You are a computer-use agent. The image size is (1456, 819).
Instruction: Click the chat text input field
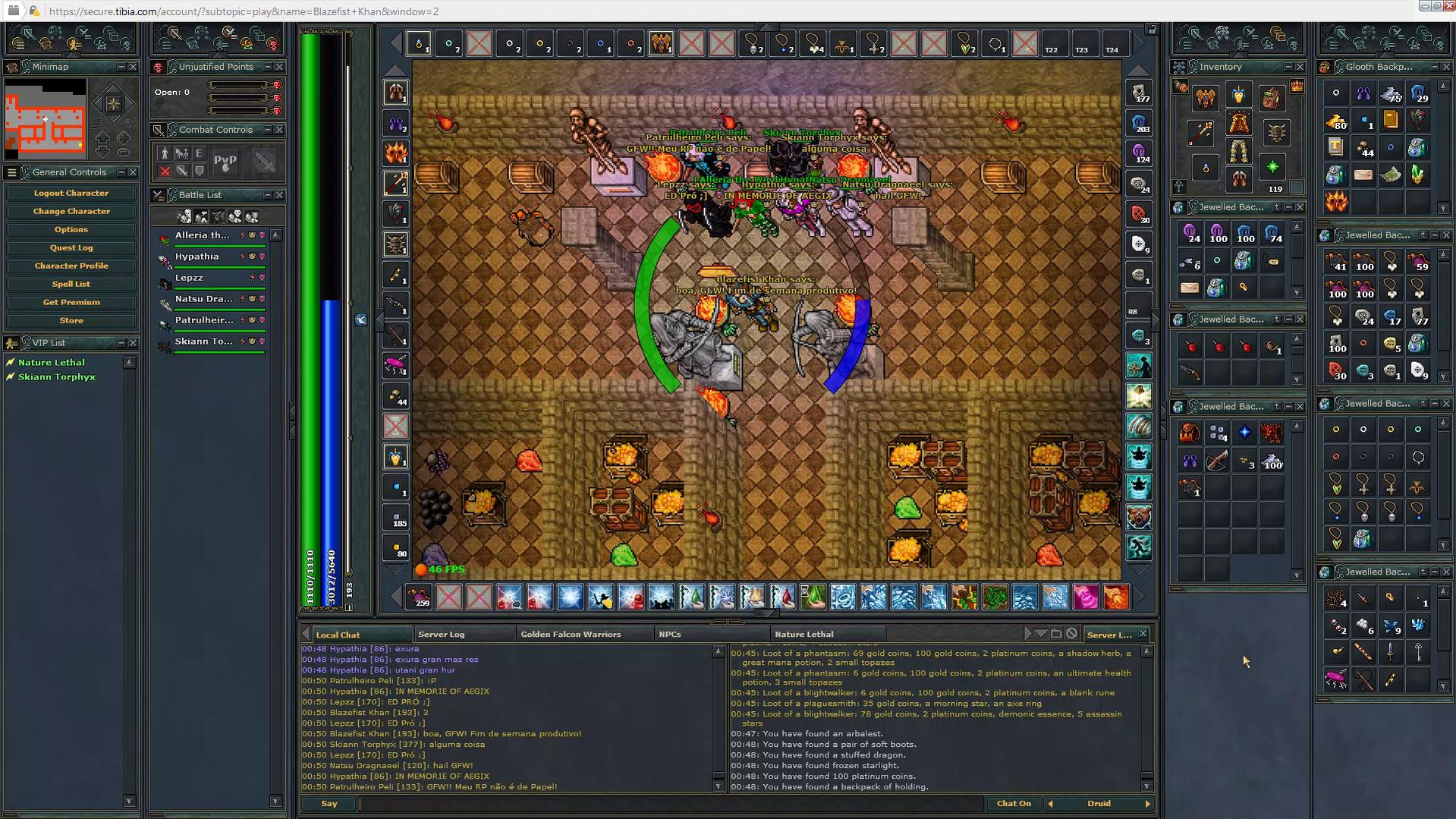671,803
